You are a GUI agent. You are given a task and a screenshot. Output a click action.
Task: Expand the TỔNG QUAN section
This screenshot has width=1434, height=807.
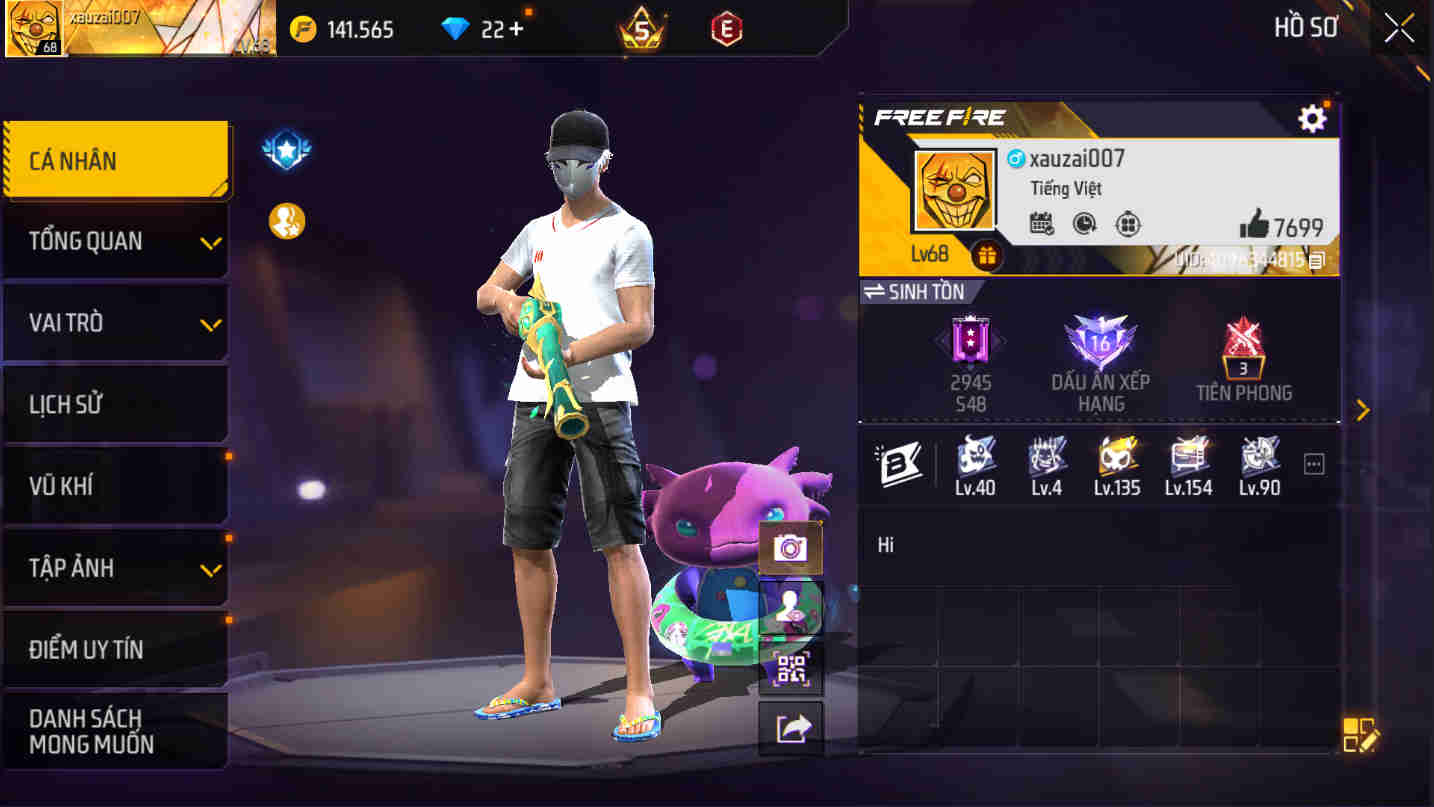pos(116,240)
